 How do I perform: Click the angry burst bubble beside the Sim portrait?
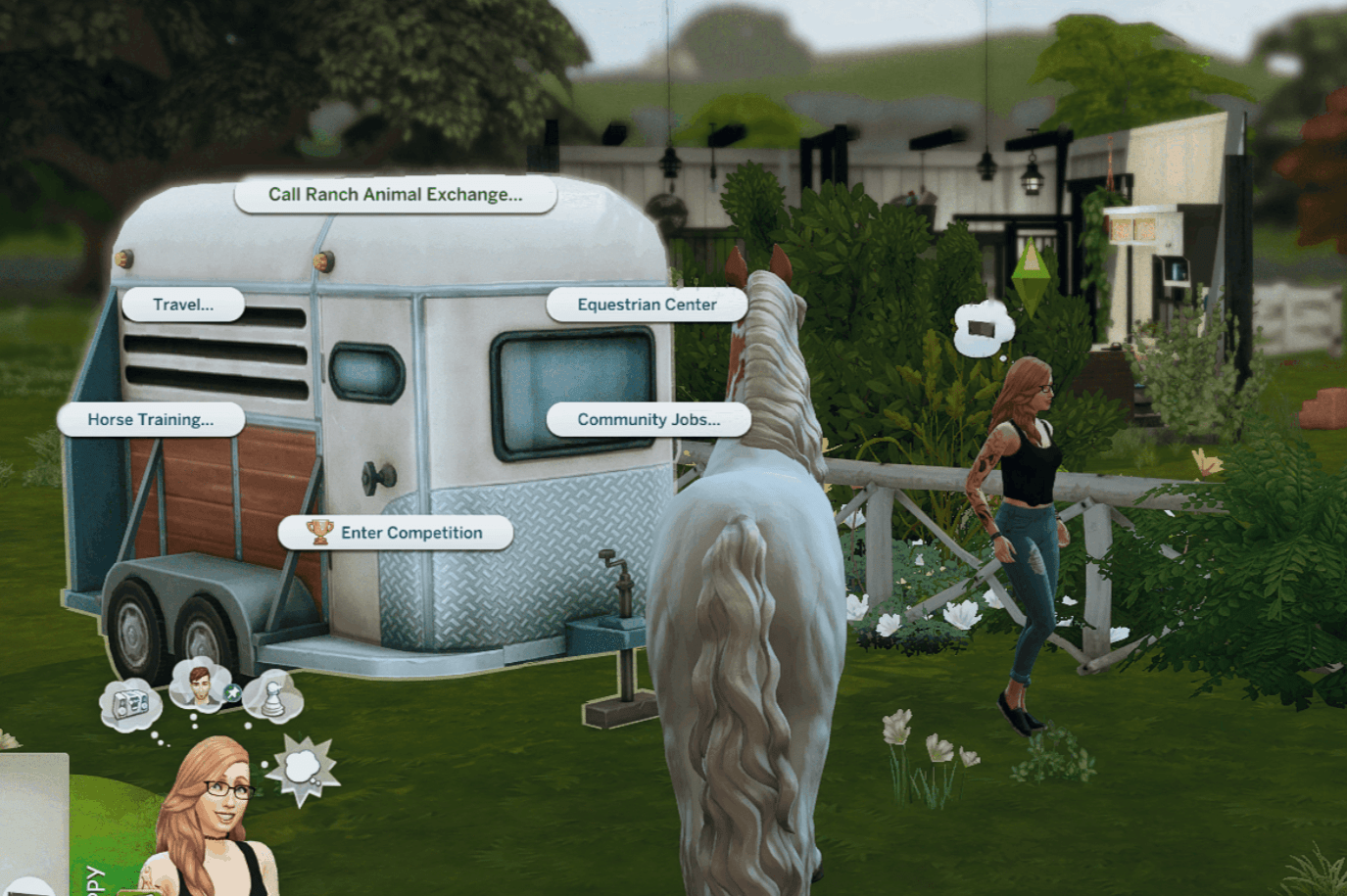pos(302,767)
